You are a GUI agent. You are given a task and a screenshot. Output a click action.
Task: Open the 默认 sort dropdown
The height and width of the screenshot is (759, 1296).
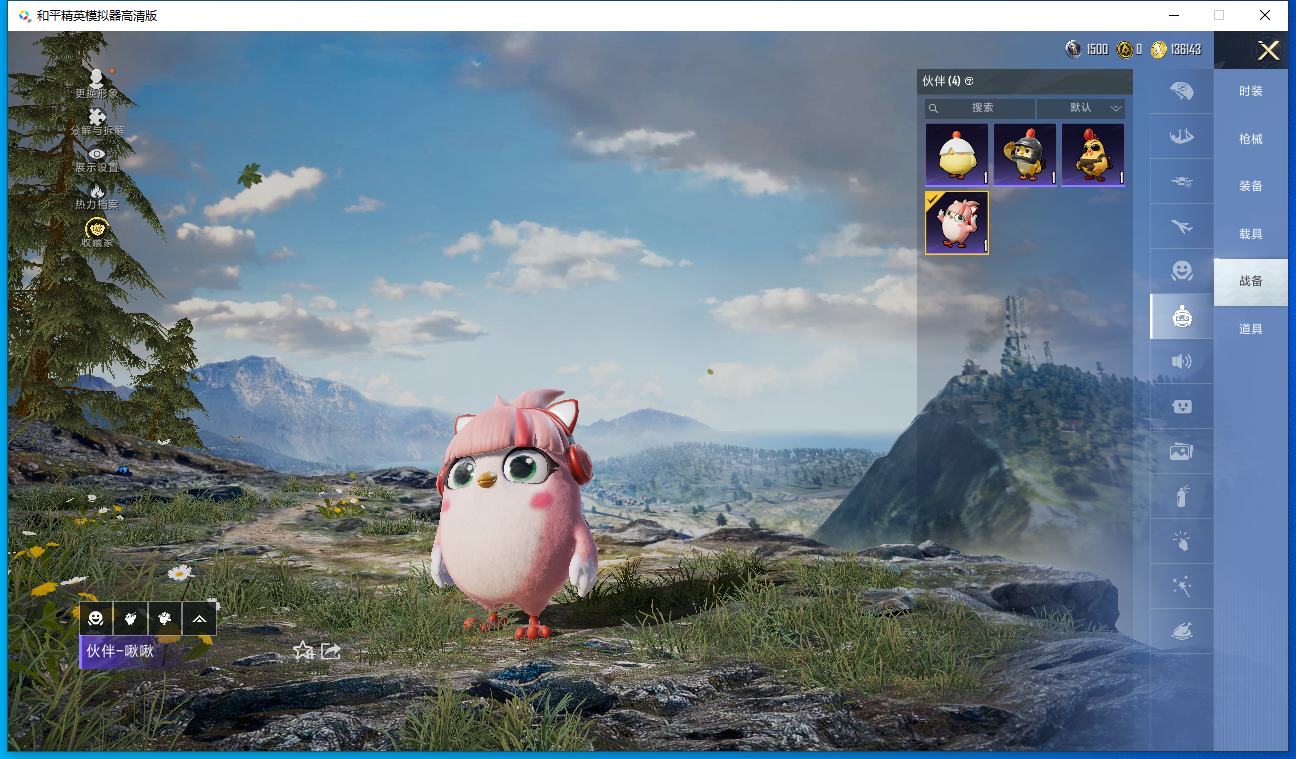pos(1081,108)
